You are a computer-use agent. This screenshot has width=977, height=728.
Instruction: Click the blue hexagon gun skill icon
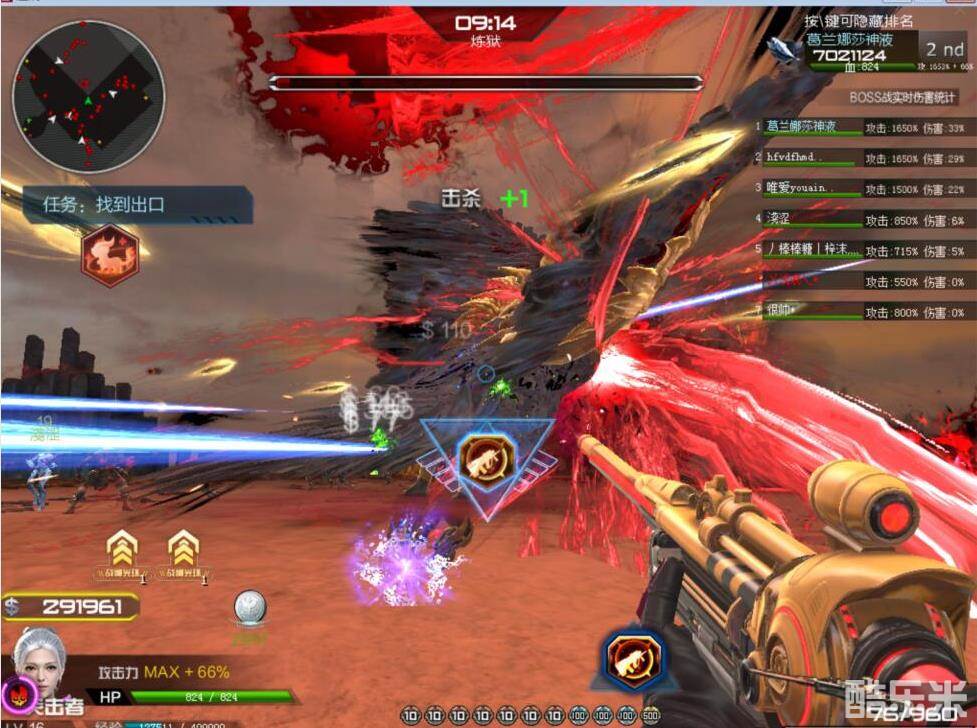coord(634,660)
